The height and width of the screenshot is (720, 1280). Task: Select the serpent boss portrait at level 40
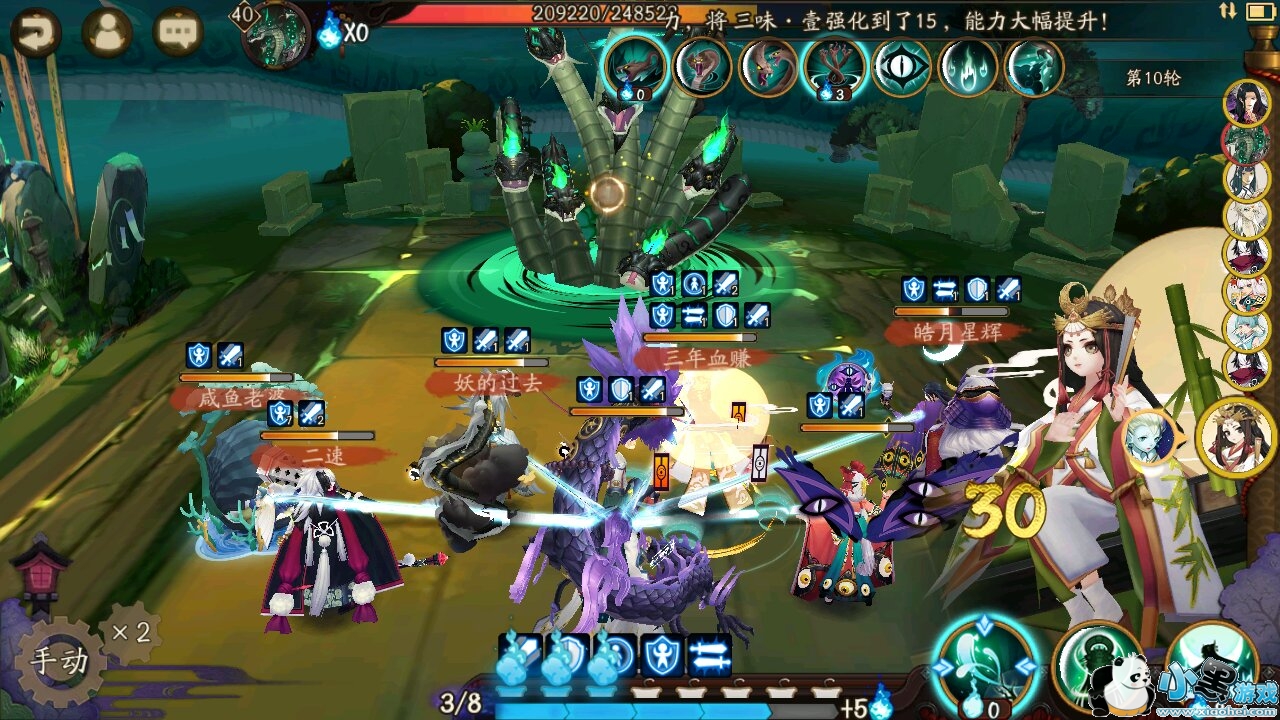(276, 37)
